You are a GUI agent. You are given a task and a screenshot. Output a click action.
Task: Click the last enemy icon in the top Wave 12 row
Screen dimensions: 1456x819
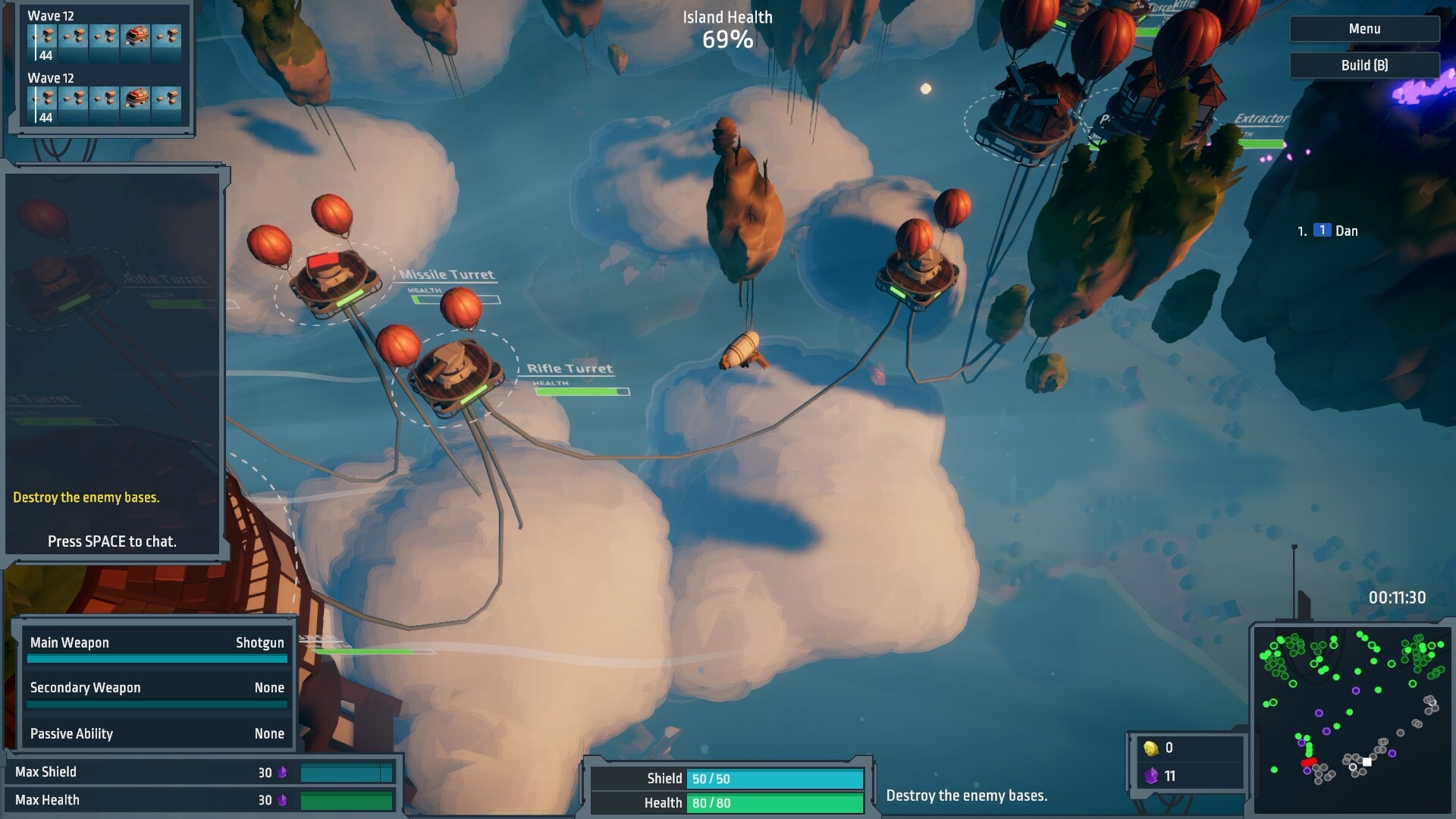point(167,36)
